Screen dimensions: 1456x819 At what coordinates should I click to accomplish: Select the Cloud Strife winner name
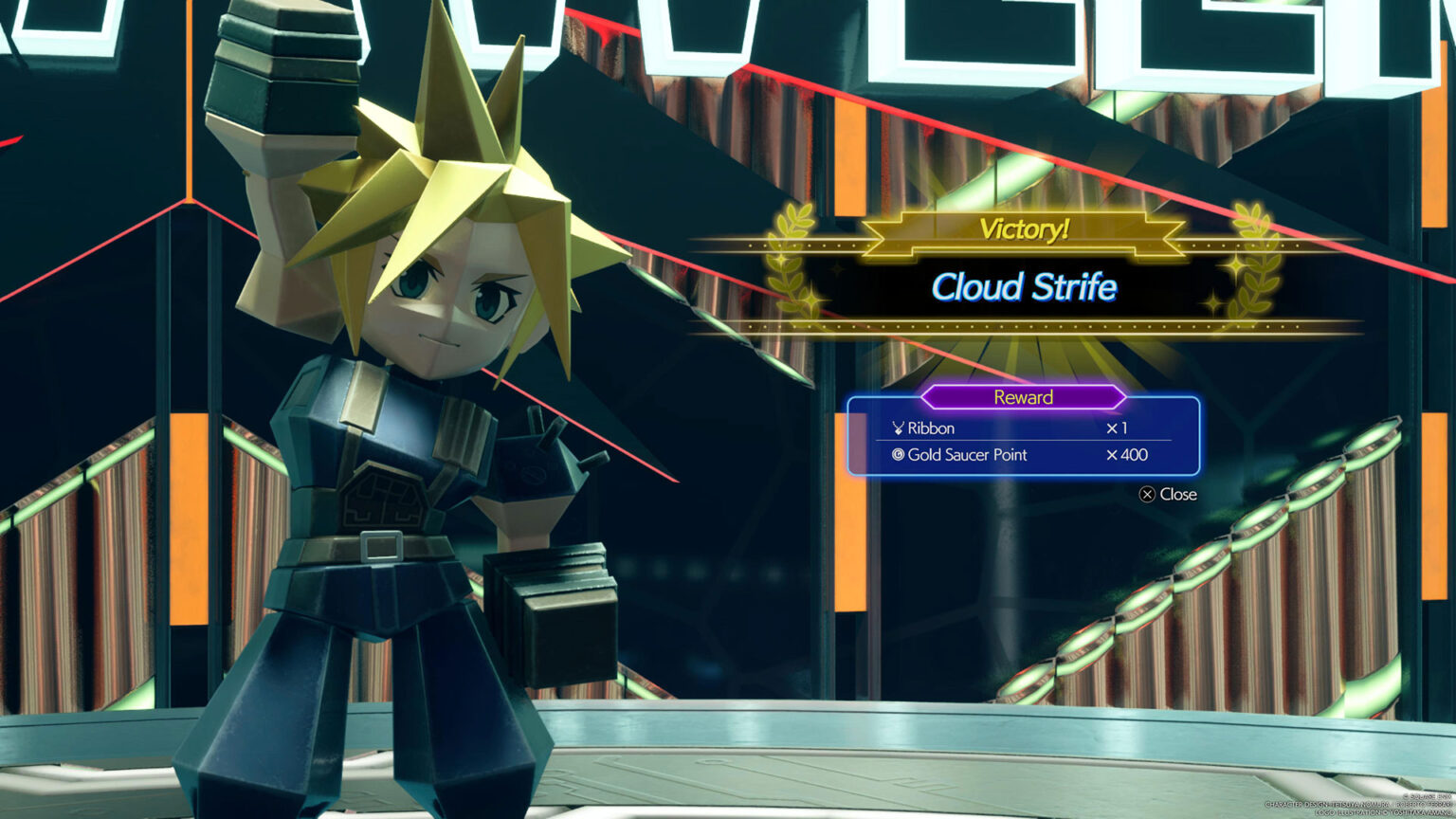point(1025,288)
